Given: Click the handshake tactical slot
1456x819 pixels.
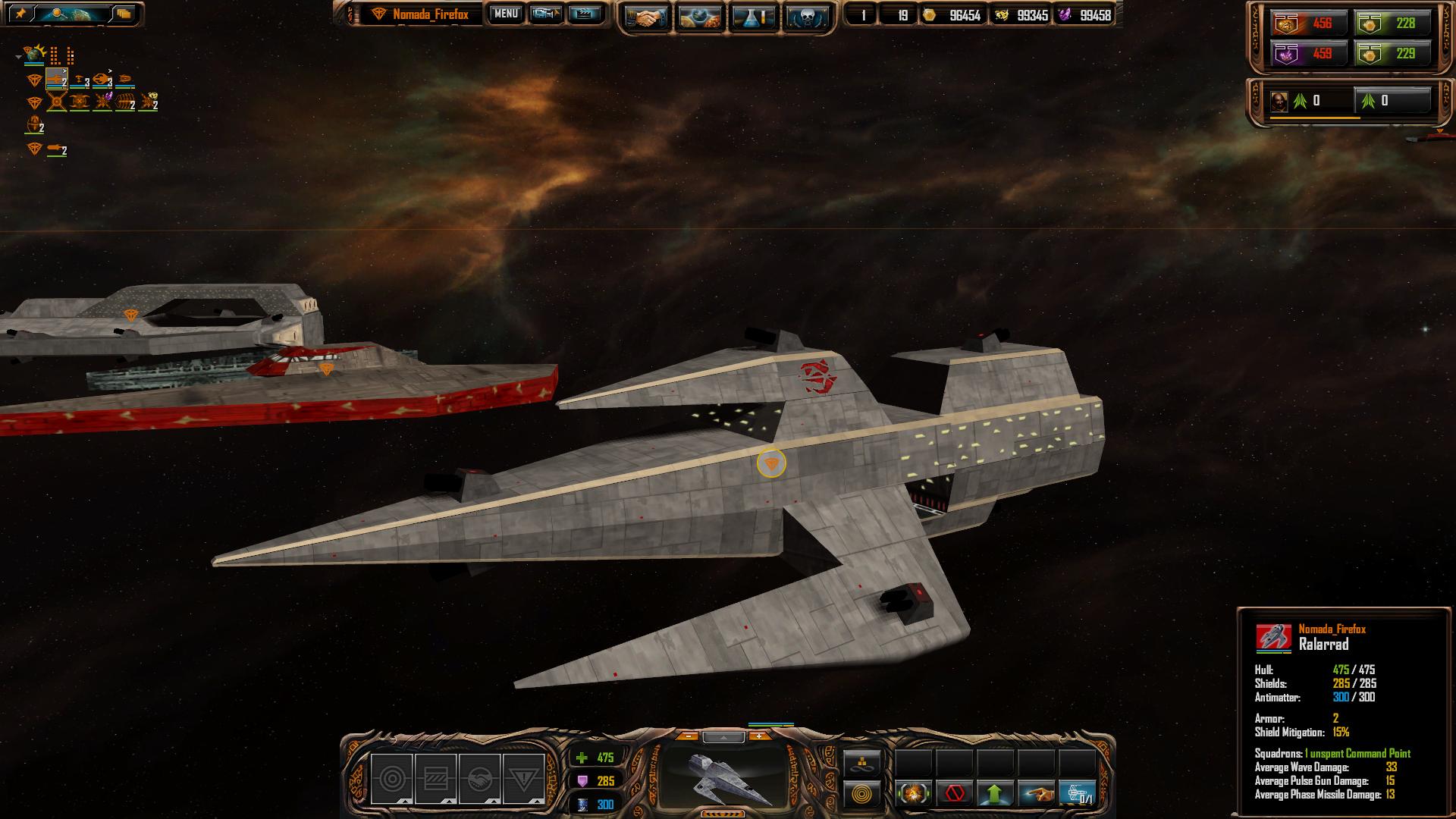Looking at the screenshot, I should [479, 779].
